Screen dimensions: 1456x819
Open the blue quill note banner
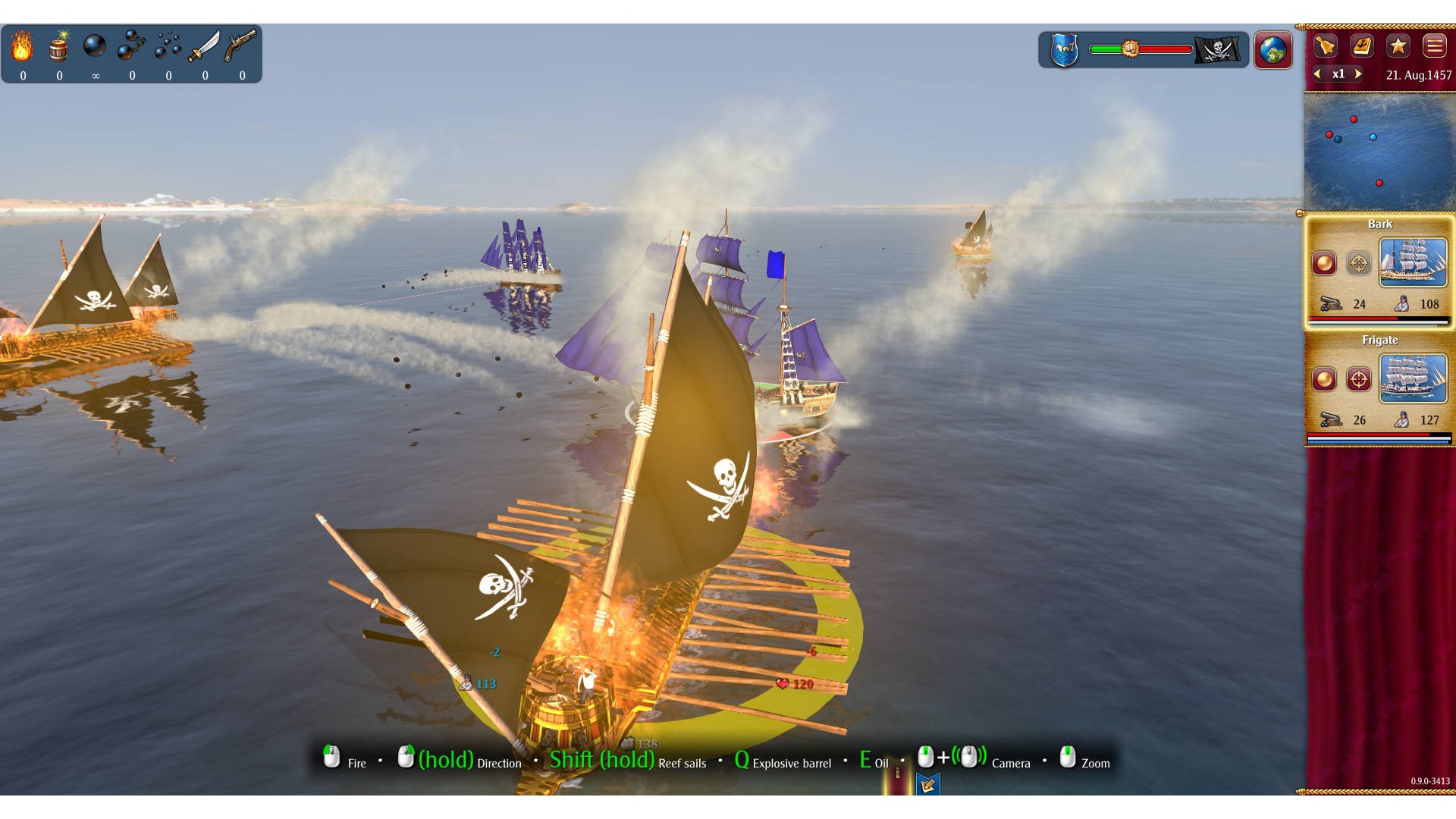(x=927, y=785)
